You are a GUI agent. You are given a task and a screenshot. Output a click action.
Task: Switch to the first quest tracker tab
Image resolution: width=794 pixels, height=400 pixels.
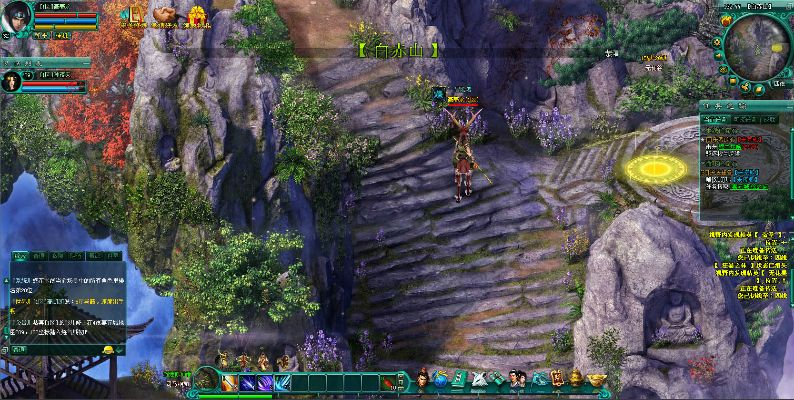713,119
